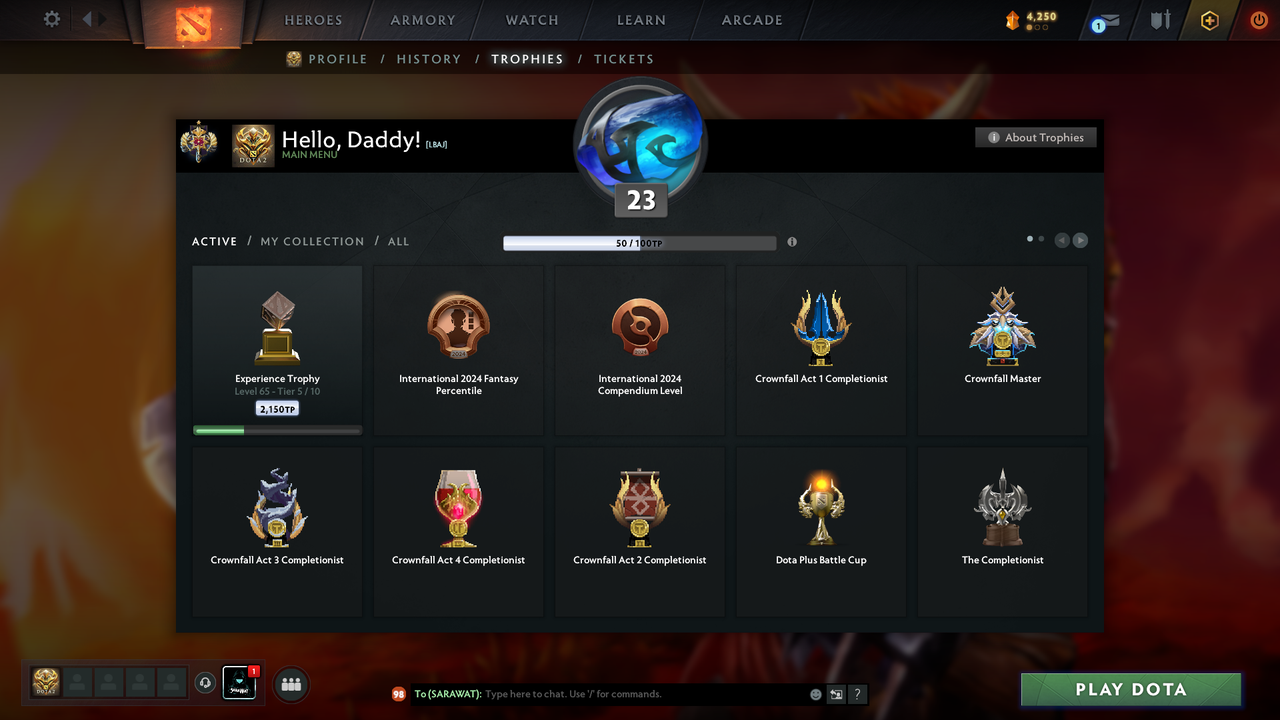This screenshot has height=720, width=1280.
Task: Open the ARCADE menu
Action: click(x=751, y=19)
